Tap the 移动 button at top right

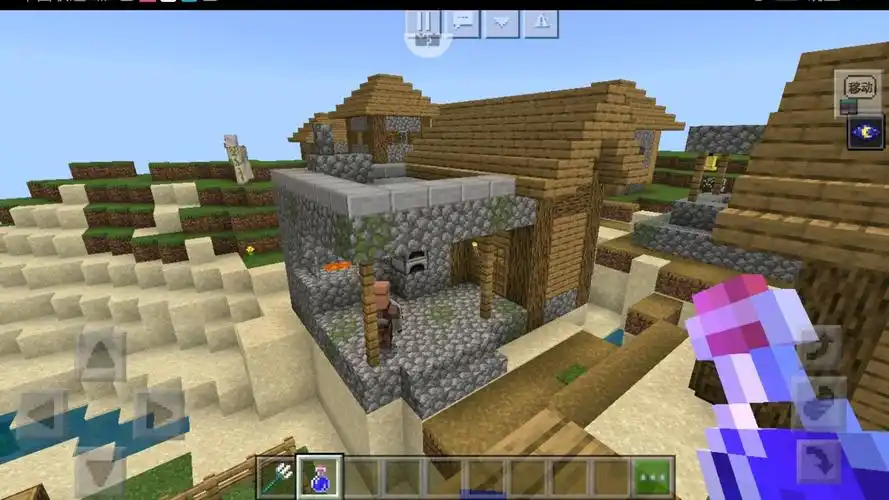click(858, 86)
